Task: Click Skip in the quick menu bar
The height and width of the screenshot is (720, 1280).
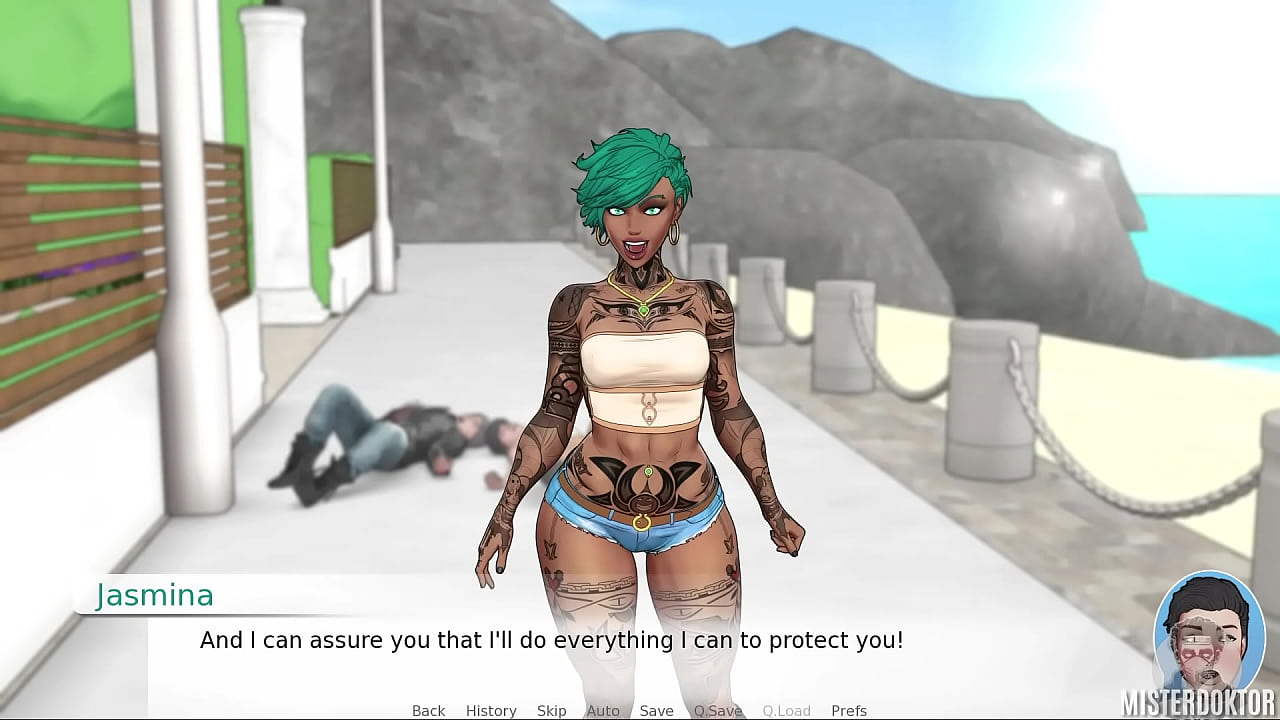Action: point(551,710)
